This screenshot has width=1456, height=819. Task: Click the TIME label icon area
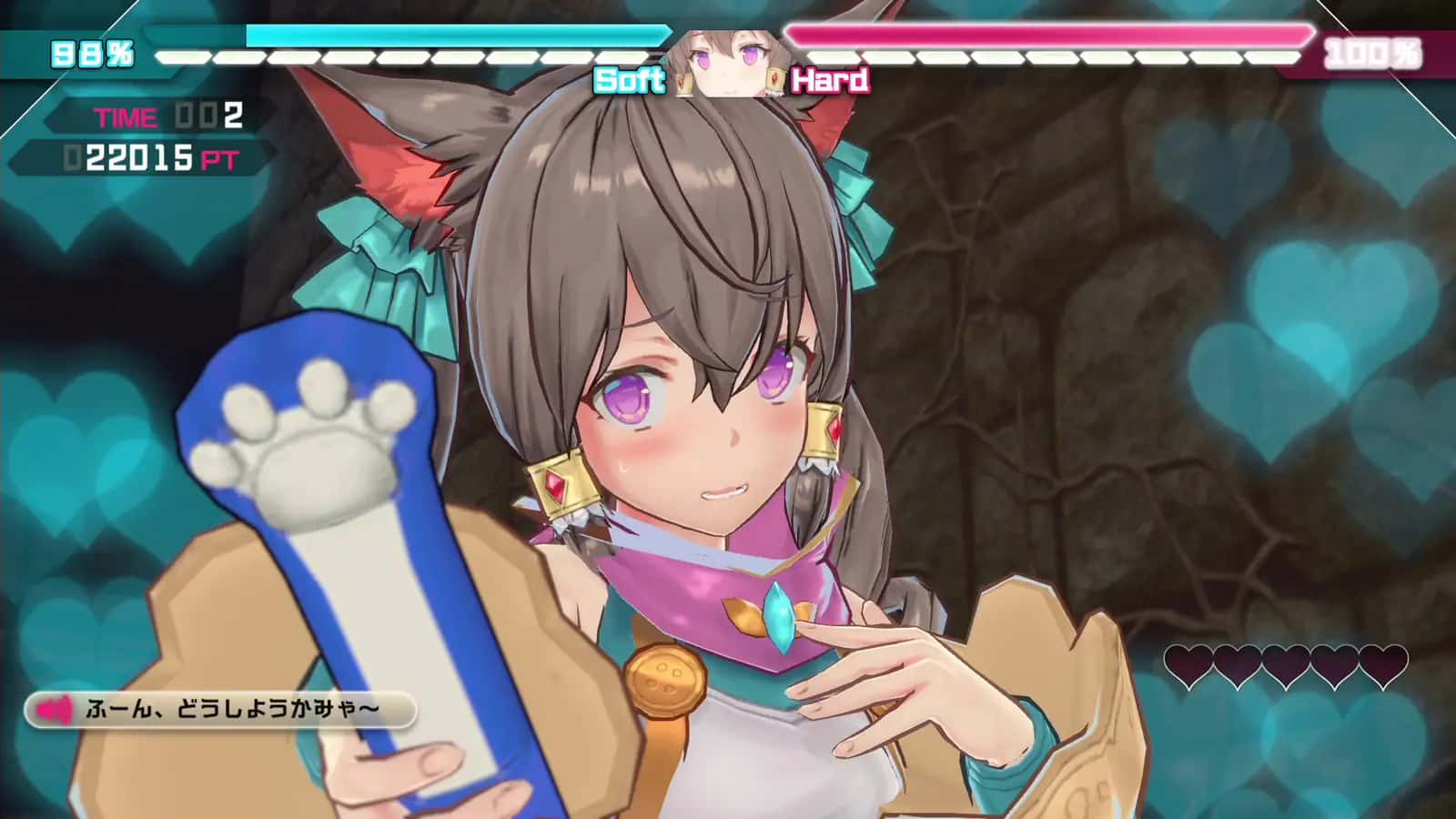coord(125,116)
